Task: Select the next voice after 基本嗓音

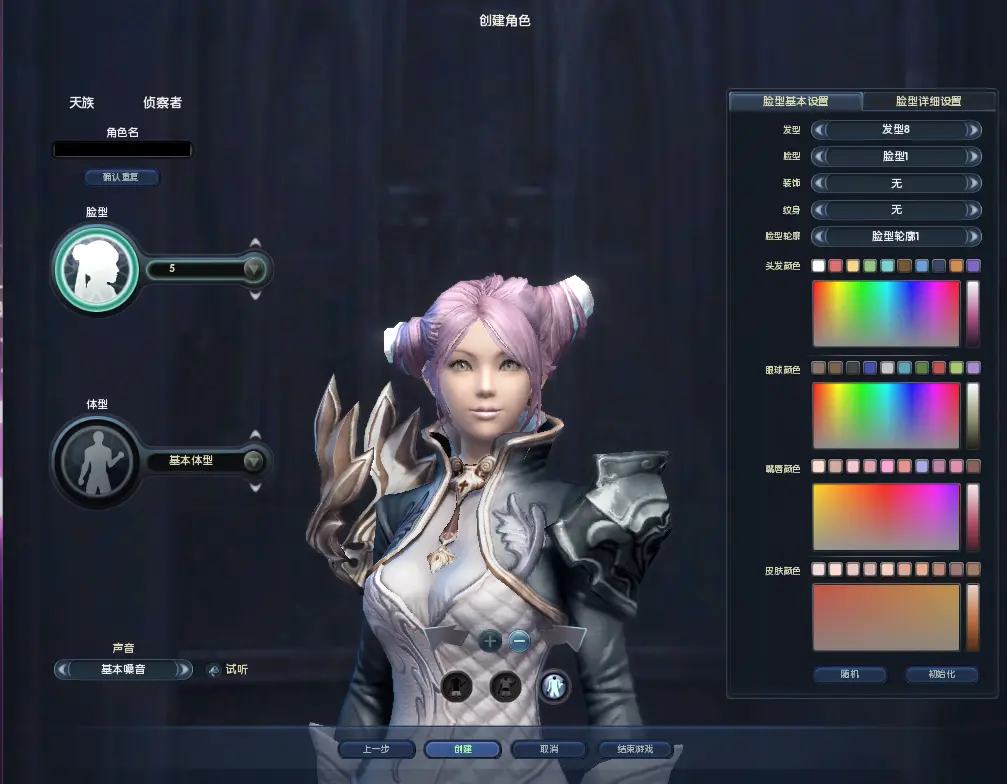Action: coord(184,670)
